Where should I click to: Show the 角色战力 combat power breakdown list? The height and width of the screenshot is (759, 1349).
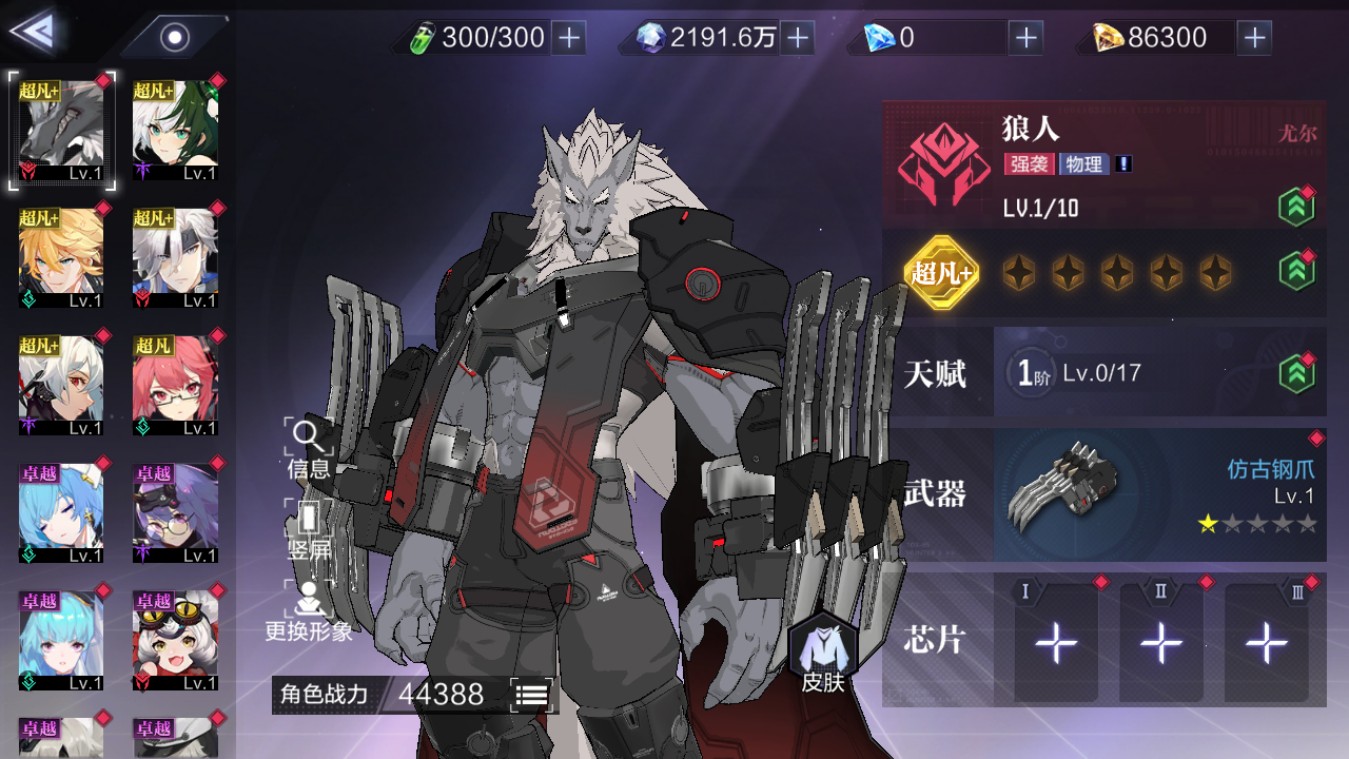pos(531,694)
